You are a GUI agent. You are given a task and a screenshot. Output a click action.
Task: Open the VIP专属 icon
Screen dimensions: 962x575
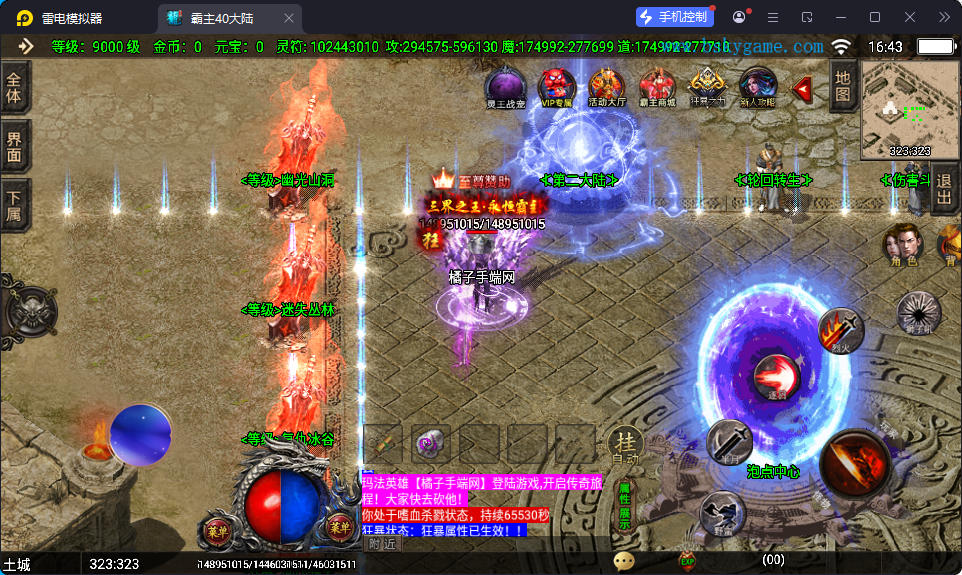click(x=557, y=88)
